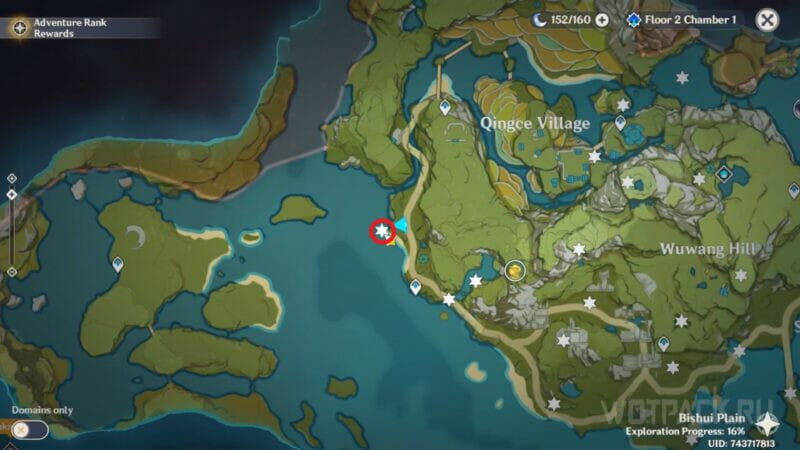800x450 pixels.
Task: Select the gold coin marker on the map
Action: tap(515, 269)
